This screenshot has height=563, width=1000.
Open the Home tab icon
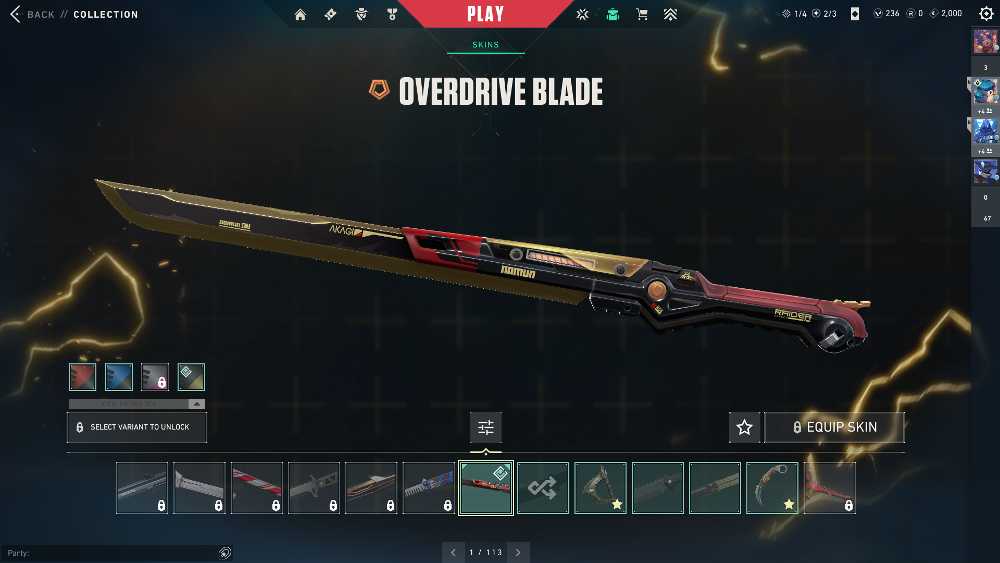300,14
